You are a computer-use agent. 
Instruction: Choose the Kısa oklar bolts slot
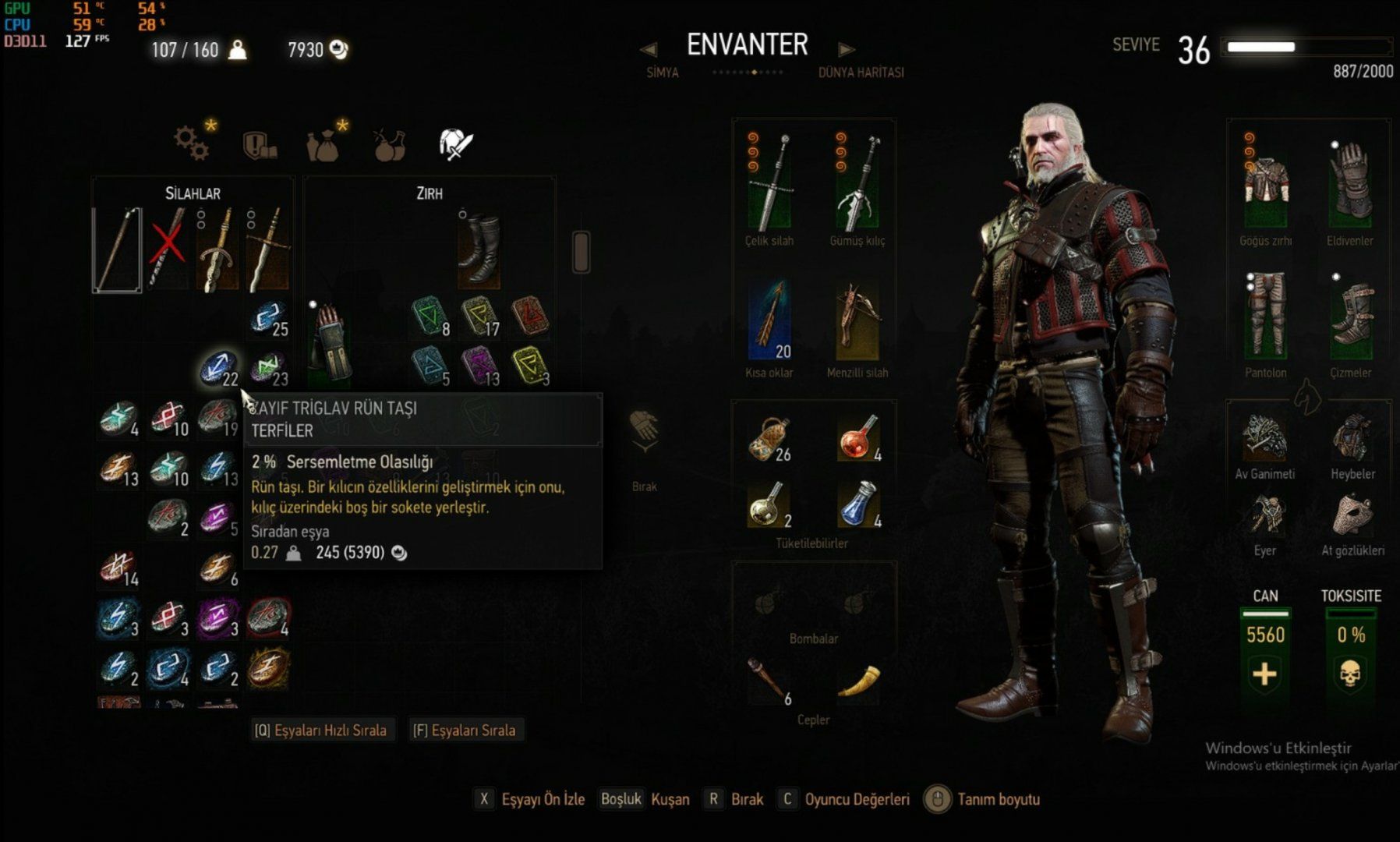pyautogui.click(x=770, y=320)
